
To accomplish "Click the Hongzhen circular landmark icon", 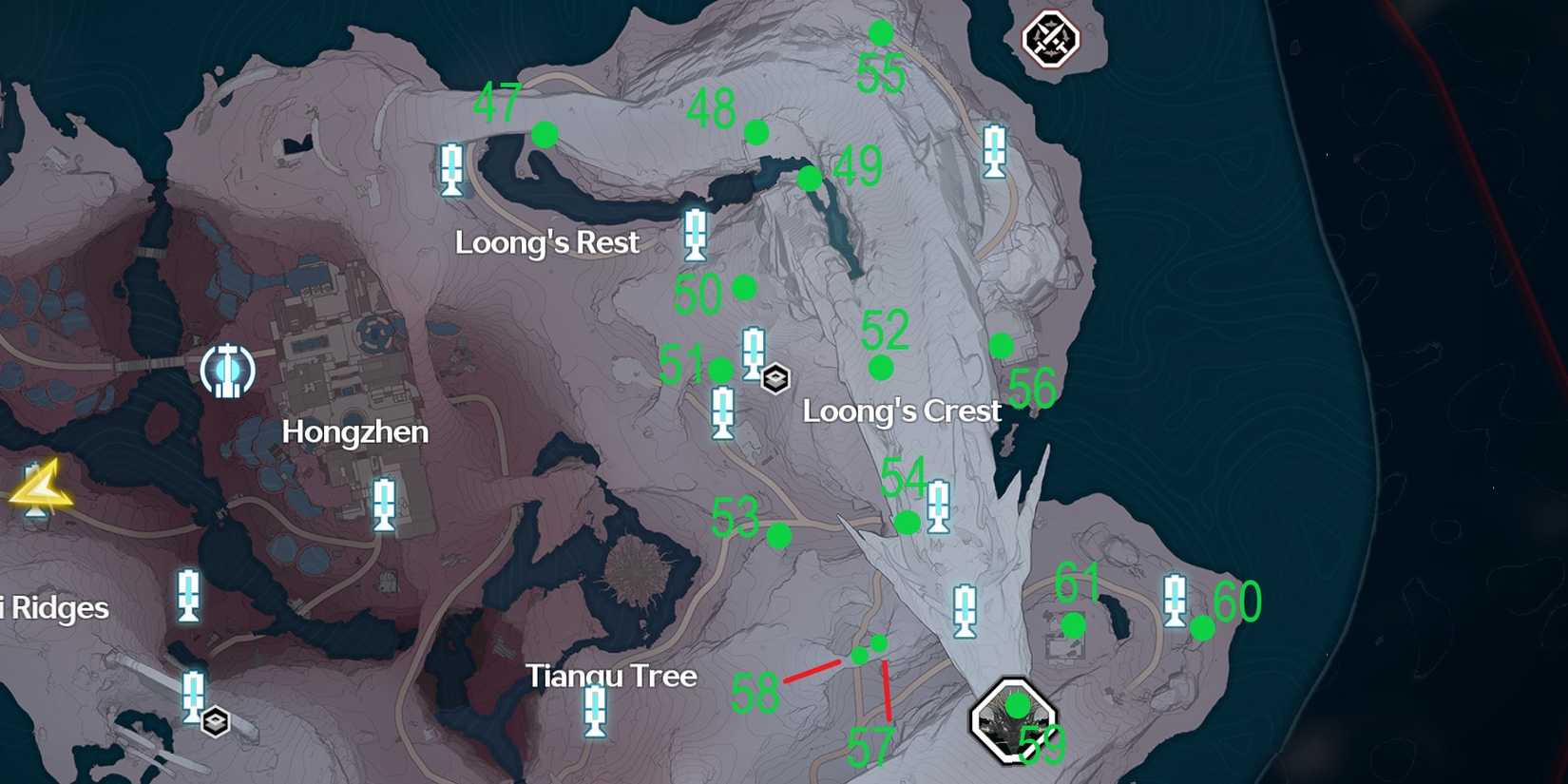I will point(226,370).
